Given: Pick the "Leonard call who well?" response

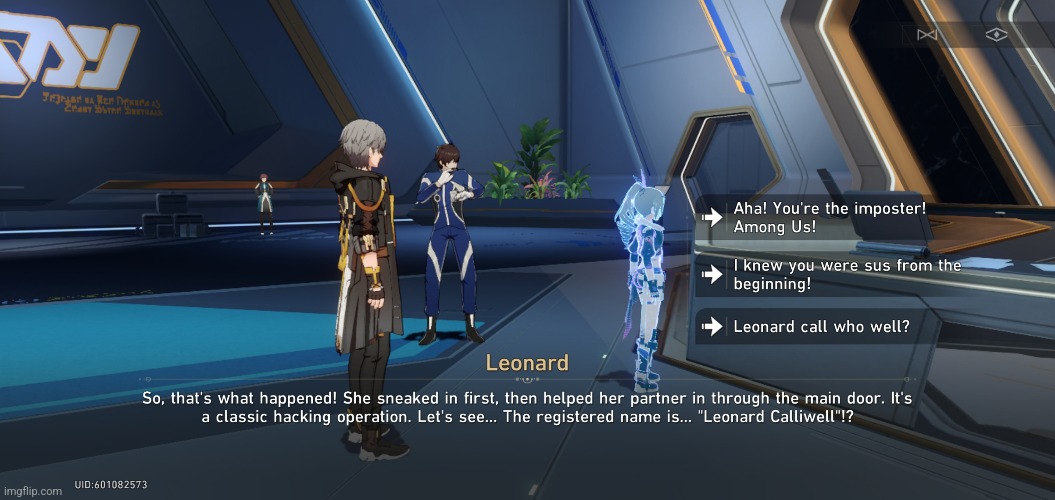Looking at the screenshot, I should [x=820, y=326].
